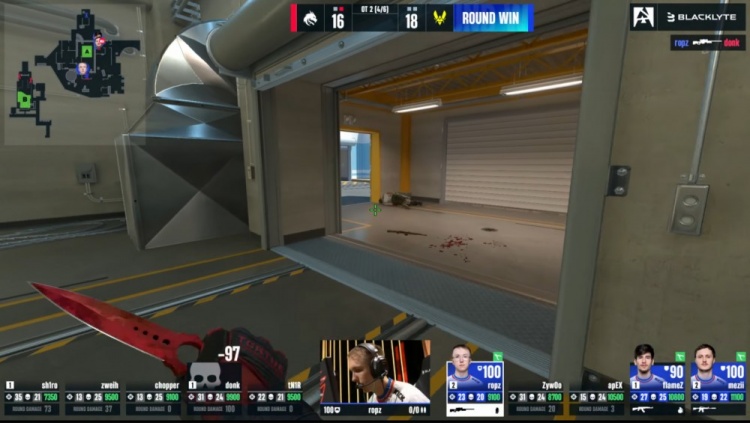Select shiro's player panel
Viewport: 750px width, 423px height.
tap(32, 396)
